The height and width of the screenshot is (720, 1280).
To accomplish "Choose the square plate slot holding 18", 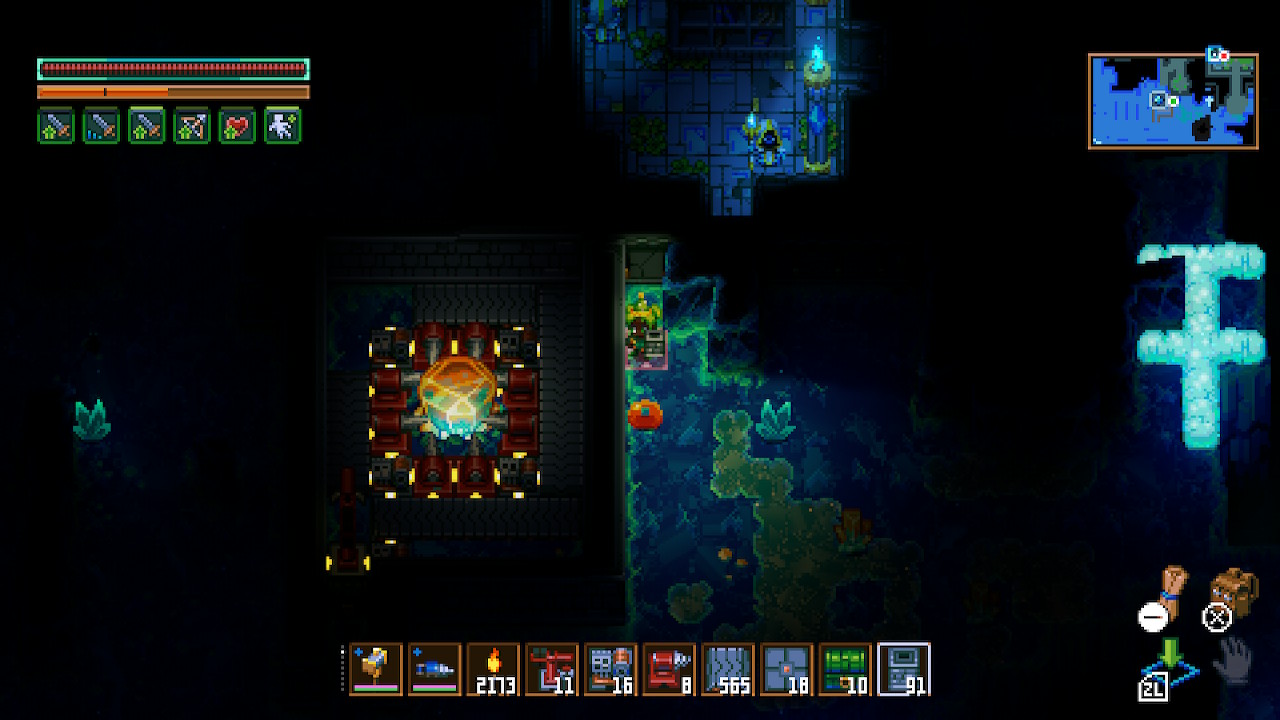I will point(786,668).
